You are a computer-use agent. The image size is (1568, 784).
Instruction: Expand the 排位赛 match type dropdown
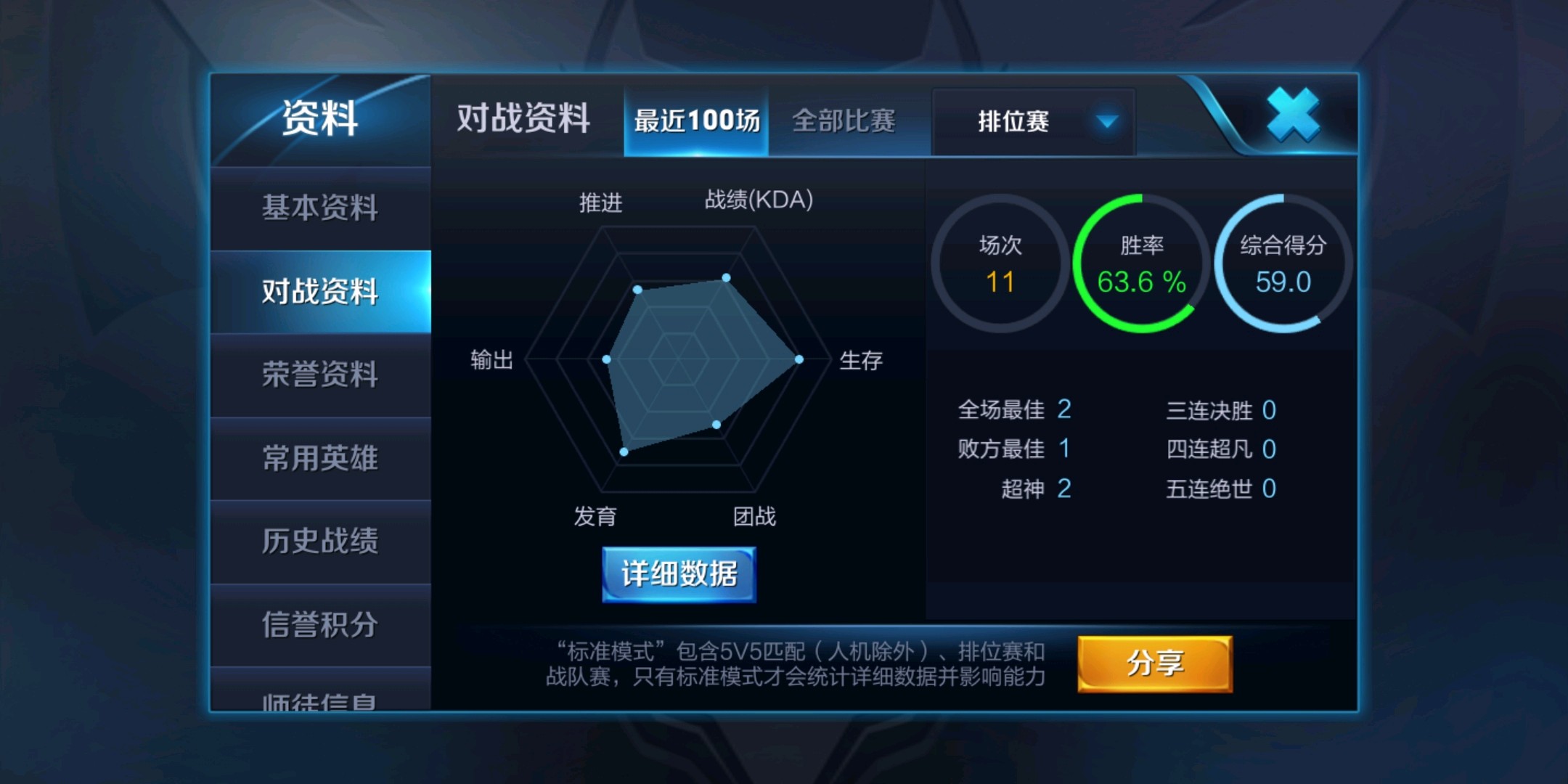1032,122
